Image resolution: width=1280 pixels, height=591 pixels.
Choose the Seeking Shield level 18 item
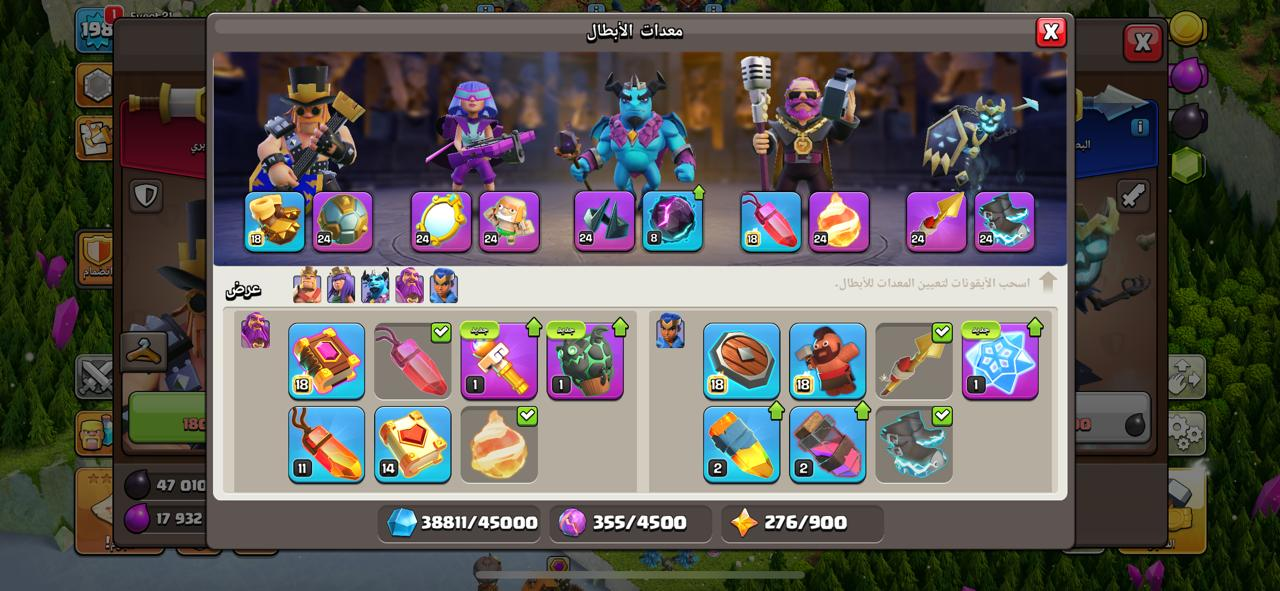741,361
